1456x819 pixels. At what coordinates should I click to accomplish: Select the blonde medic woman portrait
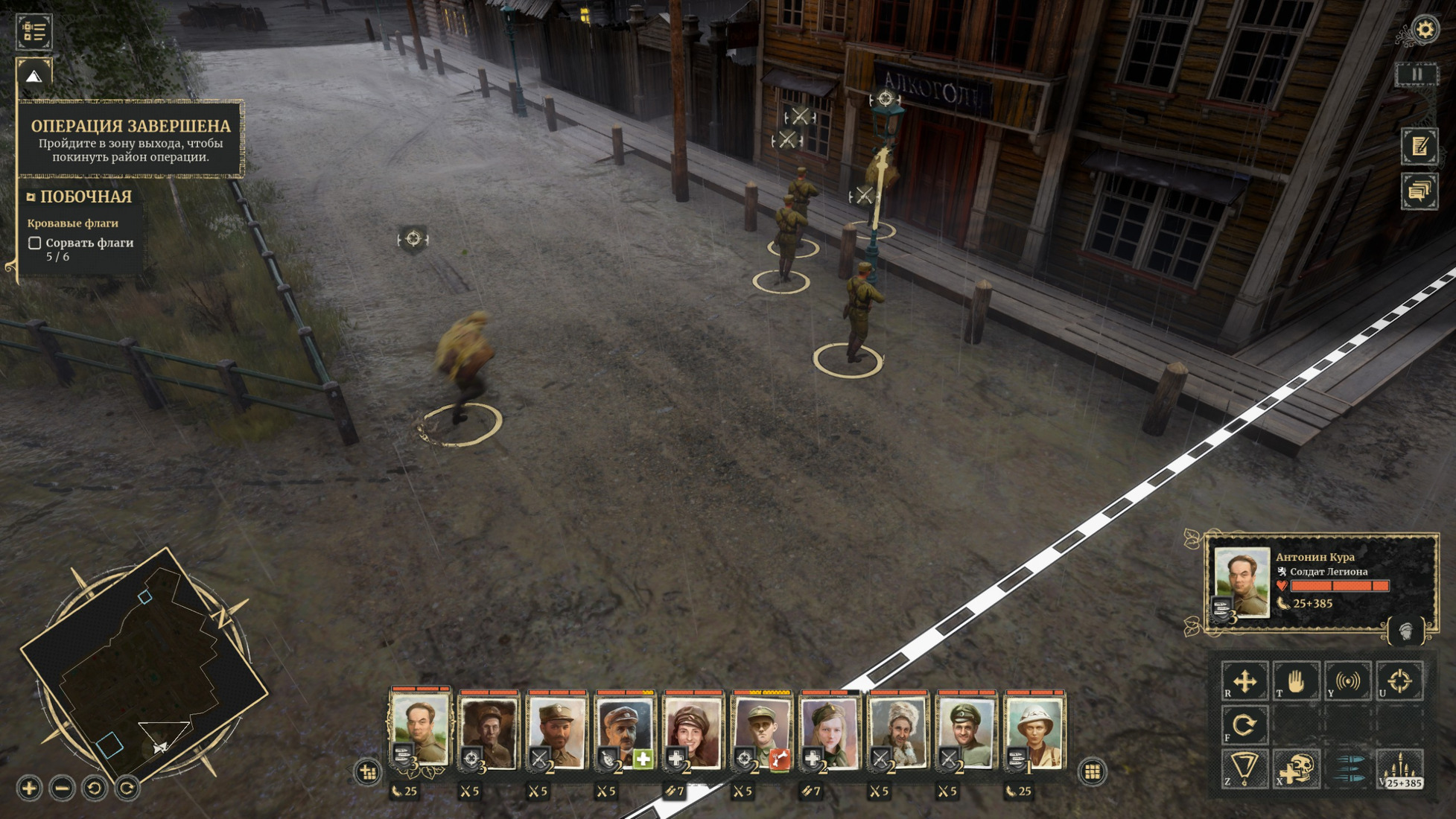(829, 730)
